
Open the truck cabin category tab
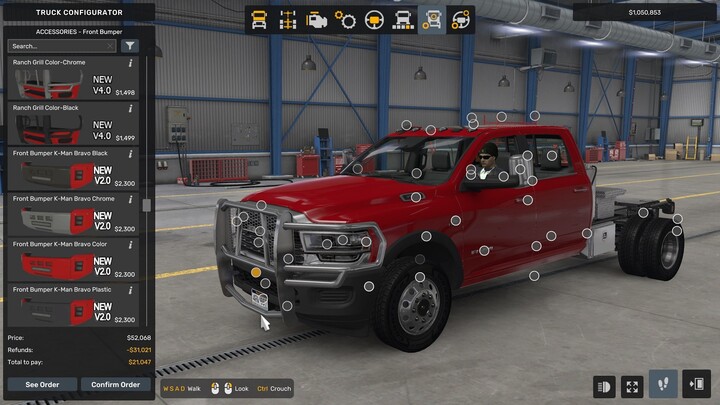point(260,19)
